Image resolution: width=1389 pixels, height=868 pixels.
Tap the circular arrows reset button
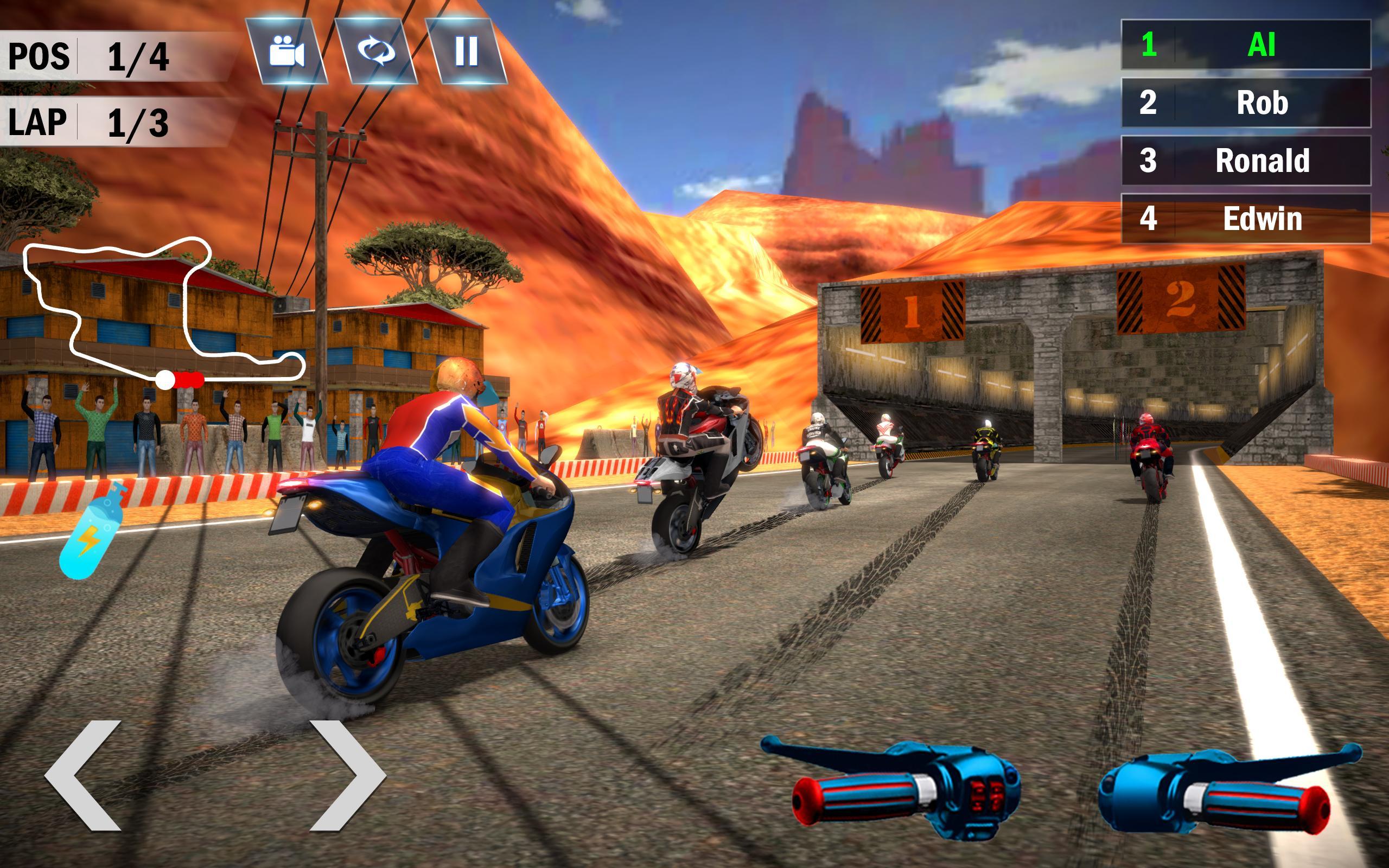[377, 52]
